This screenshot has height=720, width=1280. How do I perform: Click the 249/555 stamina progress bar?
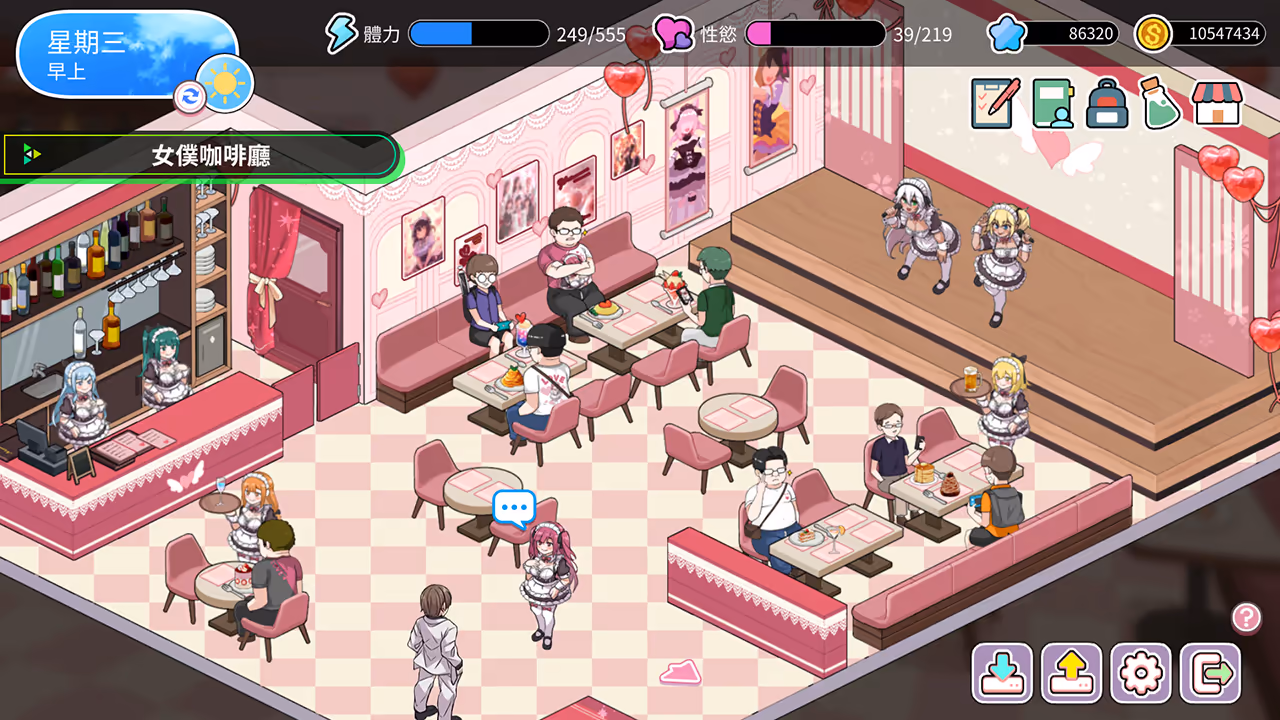click(478, 33)
